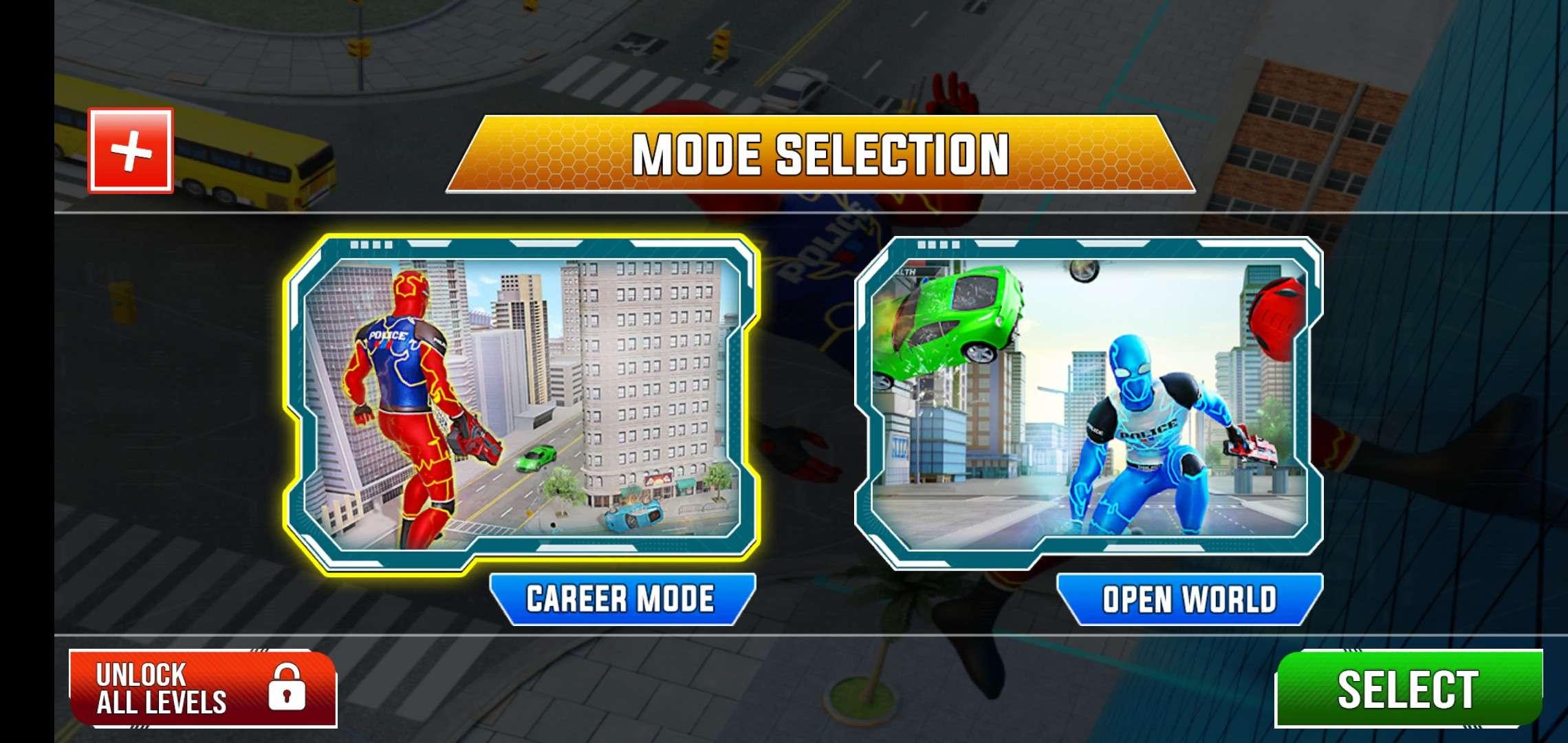Click the red plus icon button
The width and height of the screenshot is (1568, 743).
[x=131, y=151]
